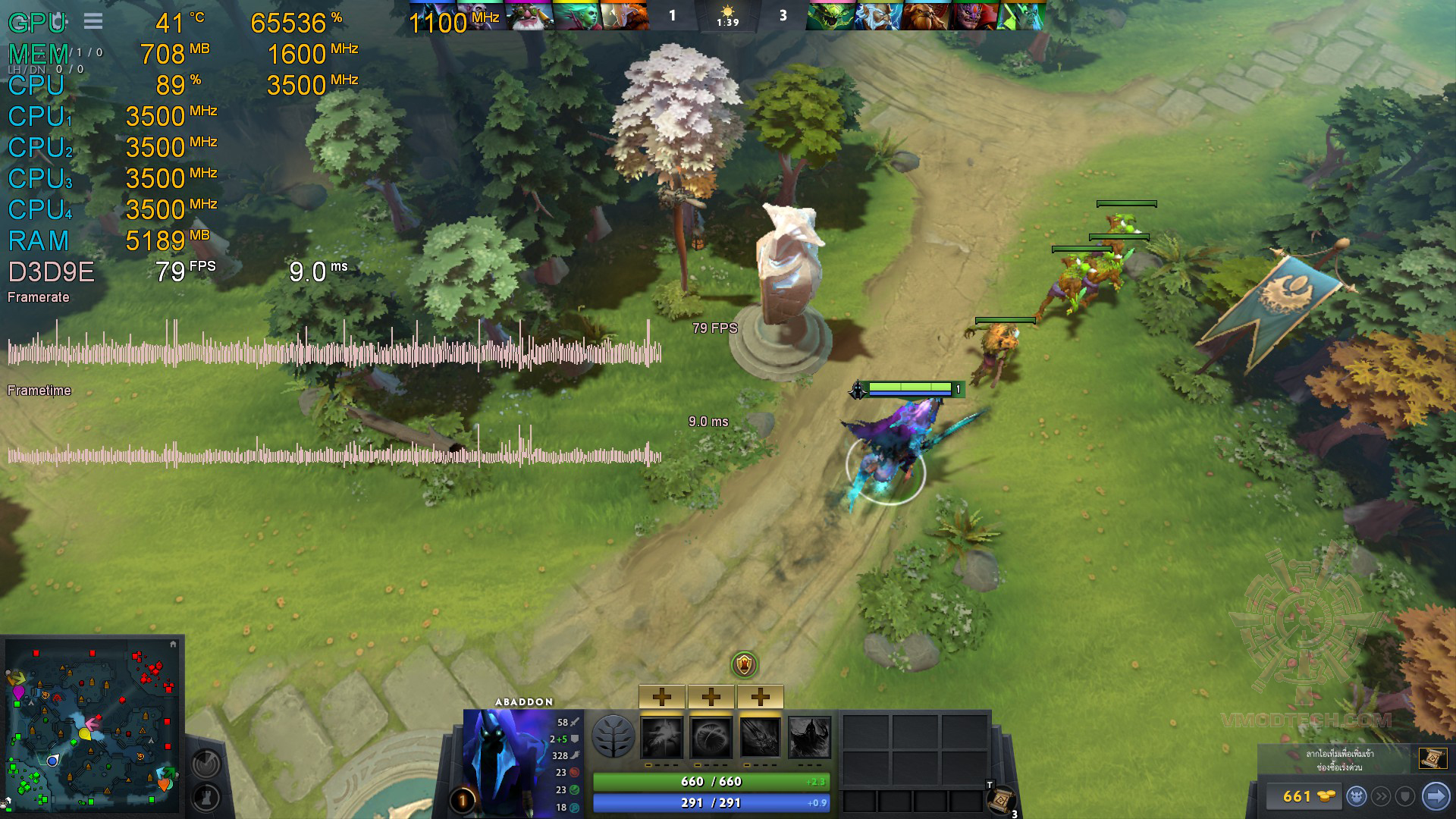Select Abaddon's first ability icon
Screen dimensions: 1456x819
point(662,737)
